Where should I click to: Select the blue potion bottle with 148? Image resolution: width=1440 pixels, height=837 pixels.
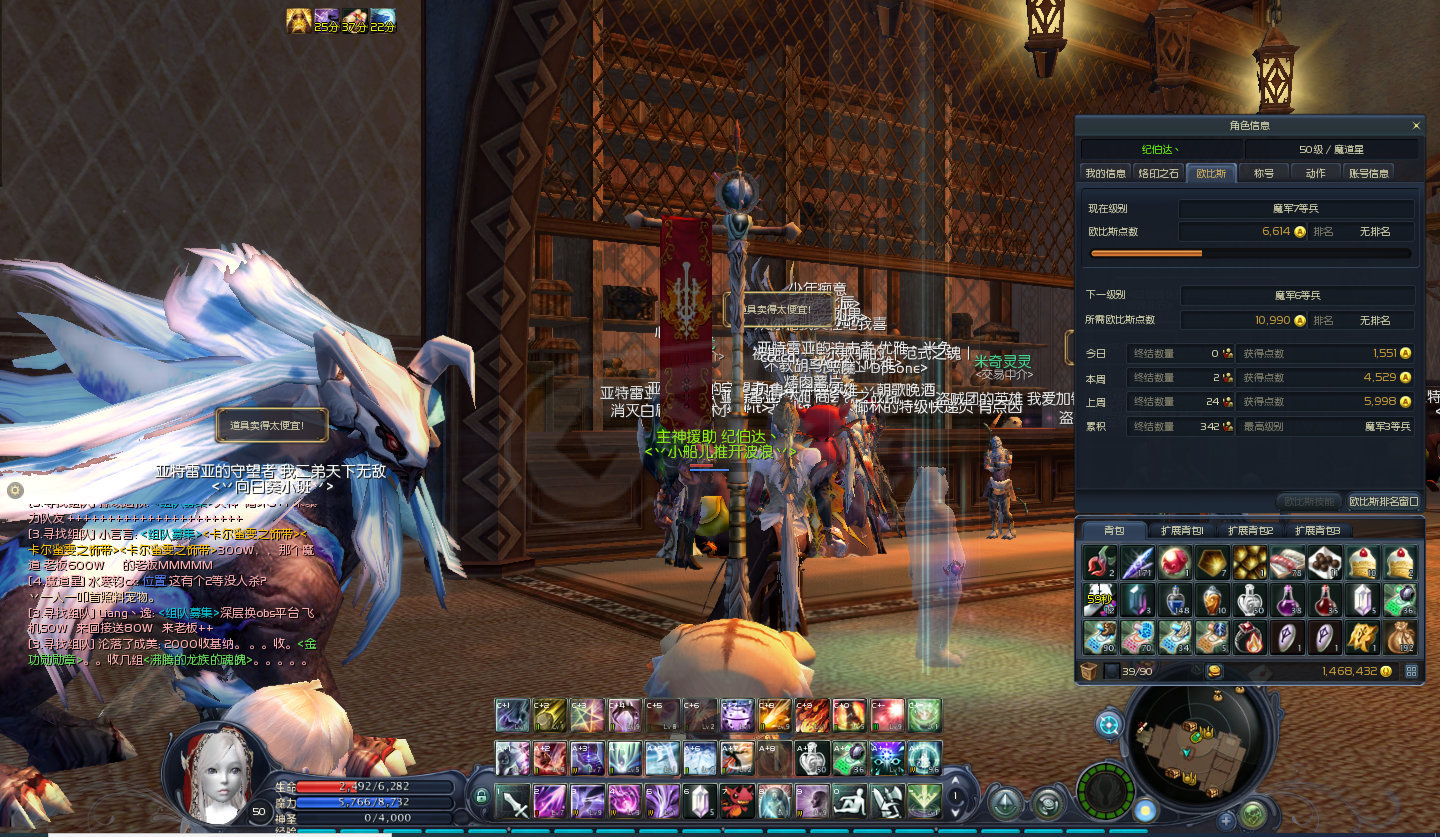pyautogui.click(x=1175, y=600)
